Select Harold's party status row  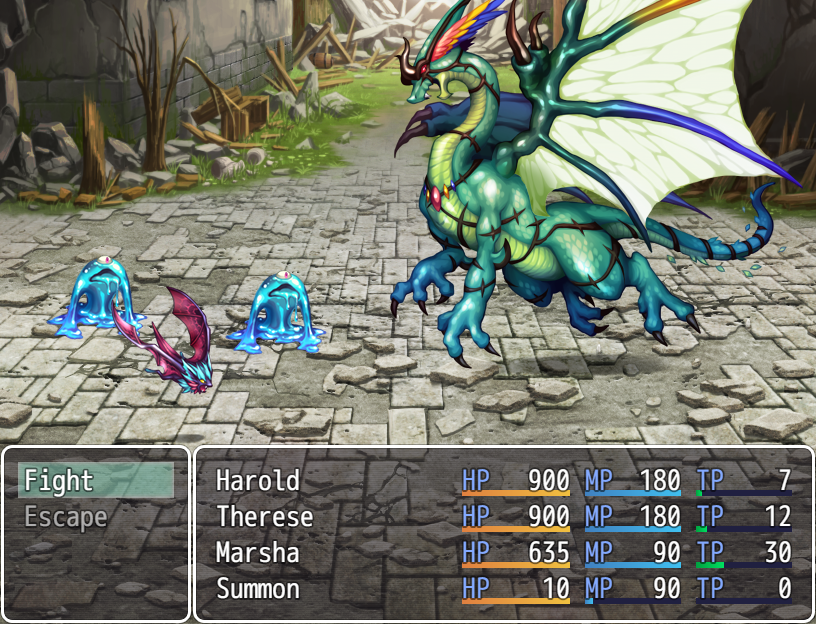tap(503, 481)
